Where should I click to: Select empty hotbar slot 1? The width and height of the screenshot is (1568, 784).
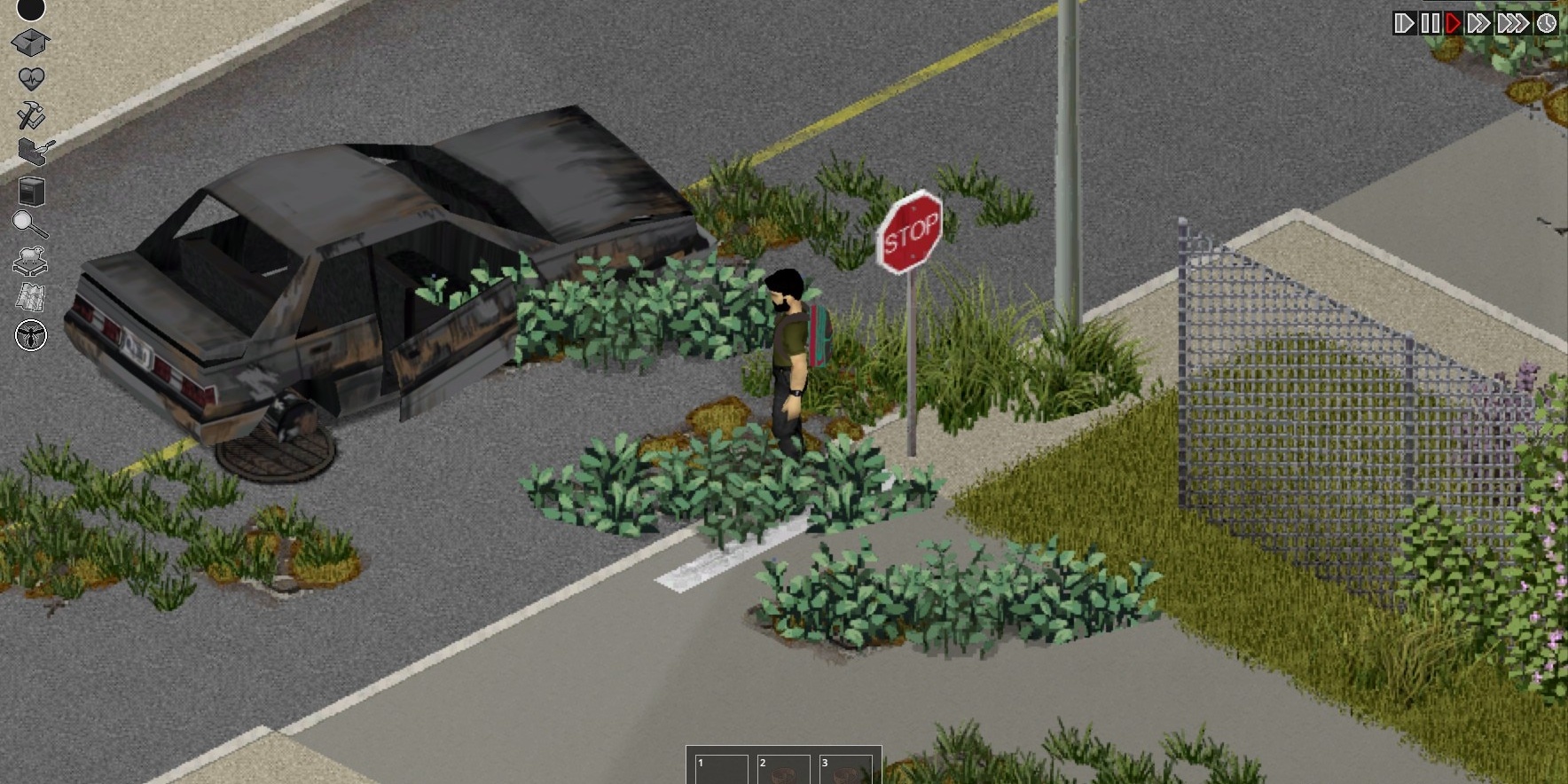(x=722, y=770)
